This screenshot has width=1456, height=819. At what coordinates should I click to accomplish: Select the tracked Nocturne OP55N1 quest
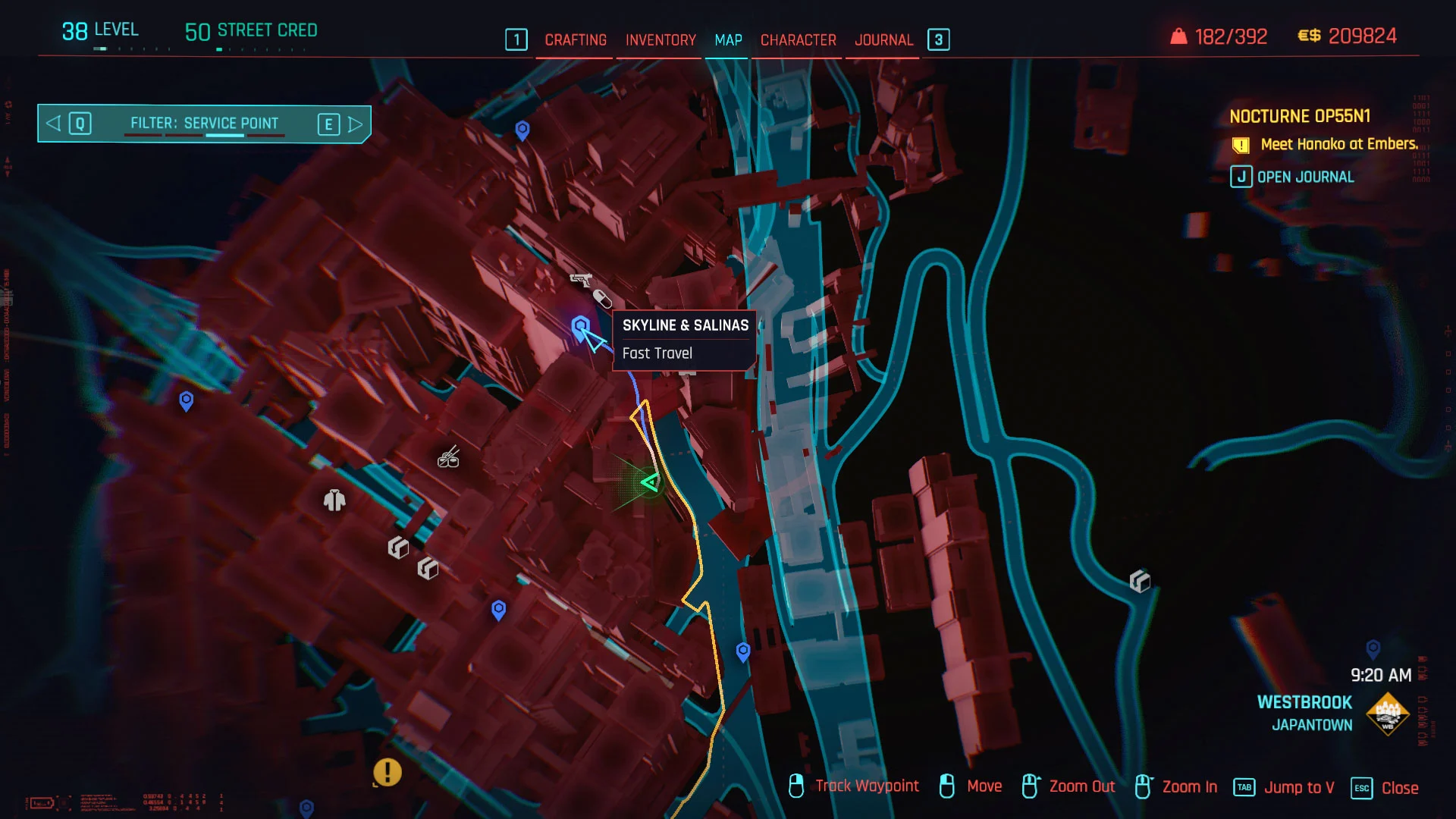(x=1299, y=117)
